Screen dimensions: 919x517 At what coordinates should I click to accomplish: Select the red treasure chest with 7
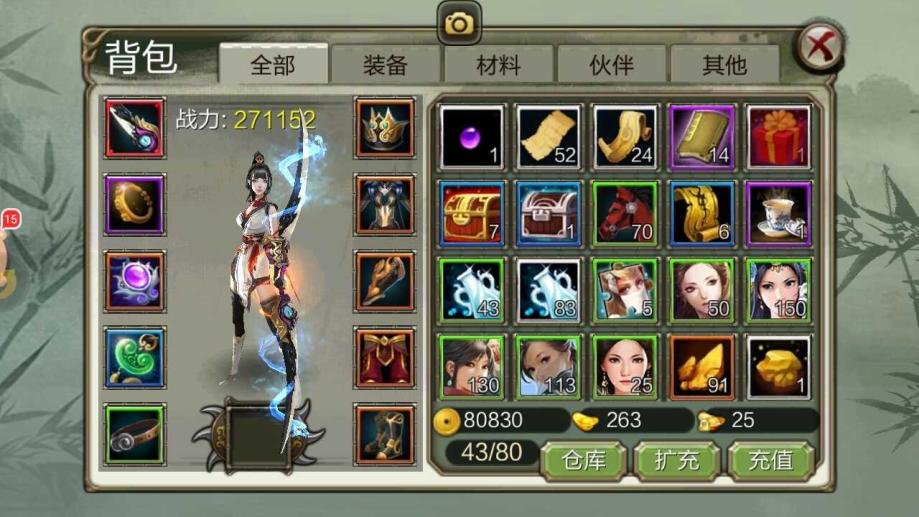point(472,213)
